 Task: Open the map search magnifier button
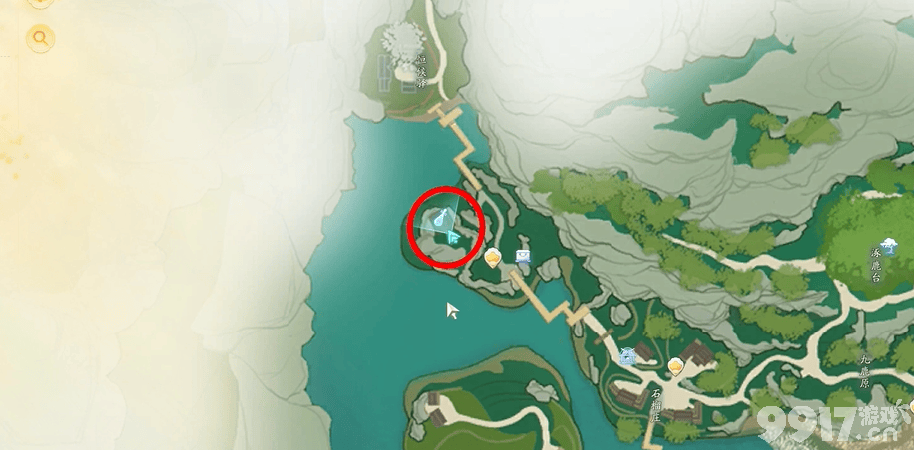click(41, 39)
